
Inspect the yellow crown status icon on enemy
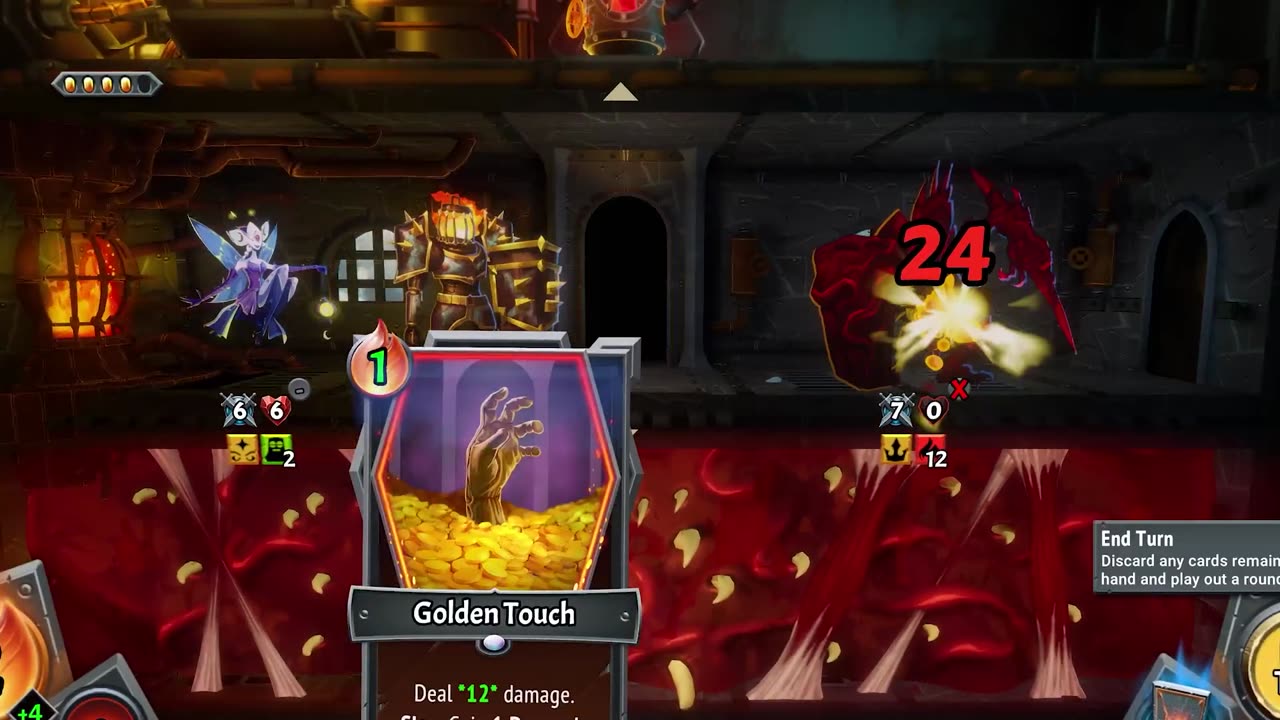tap(895, 451)
